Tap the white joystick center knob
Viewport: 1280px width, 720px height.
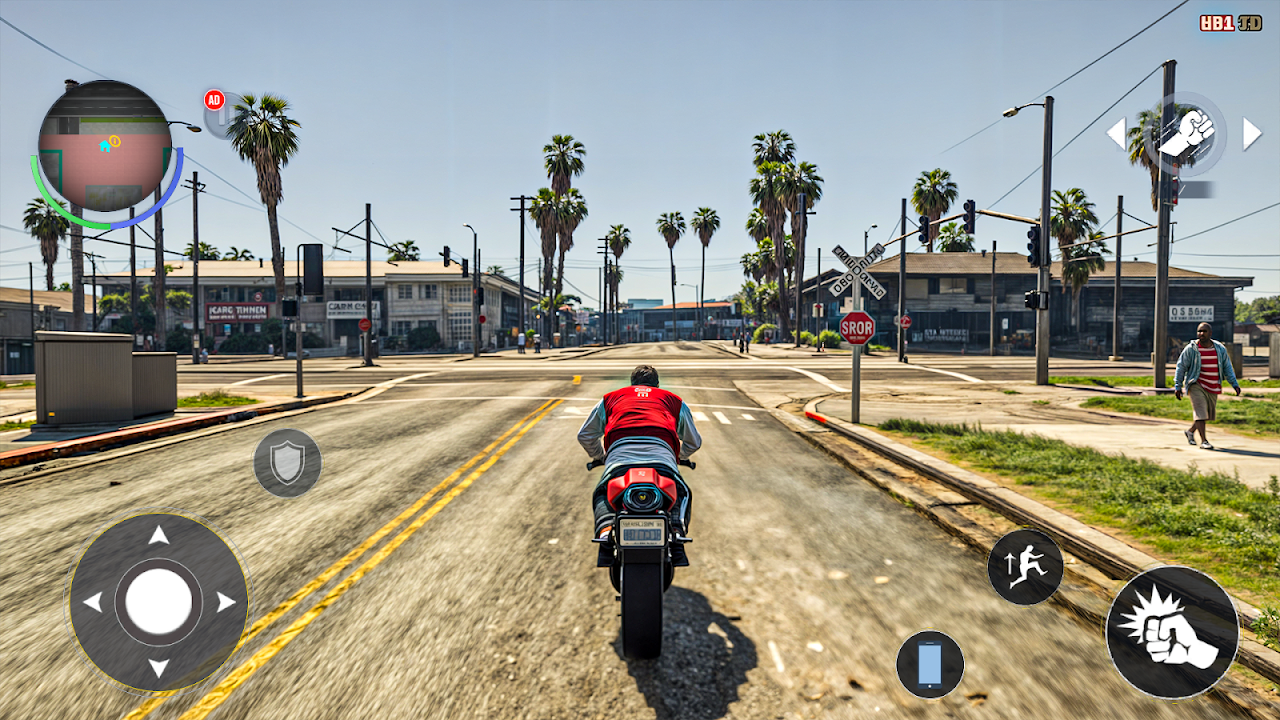coord(158,602)
